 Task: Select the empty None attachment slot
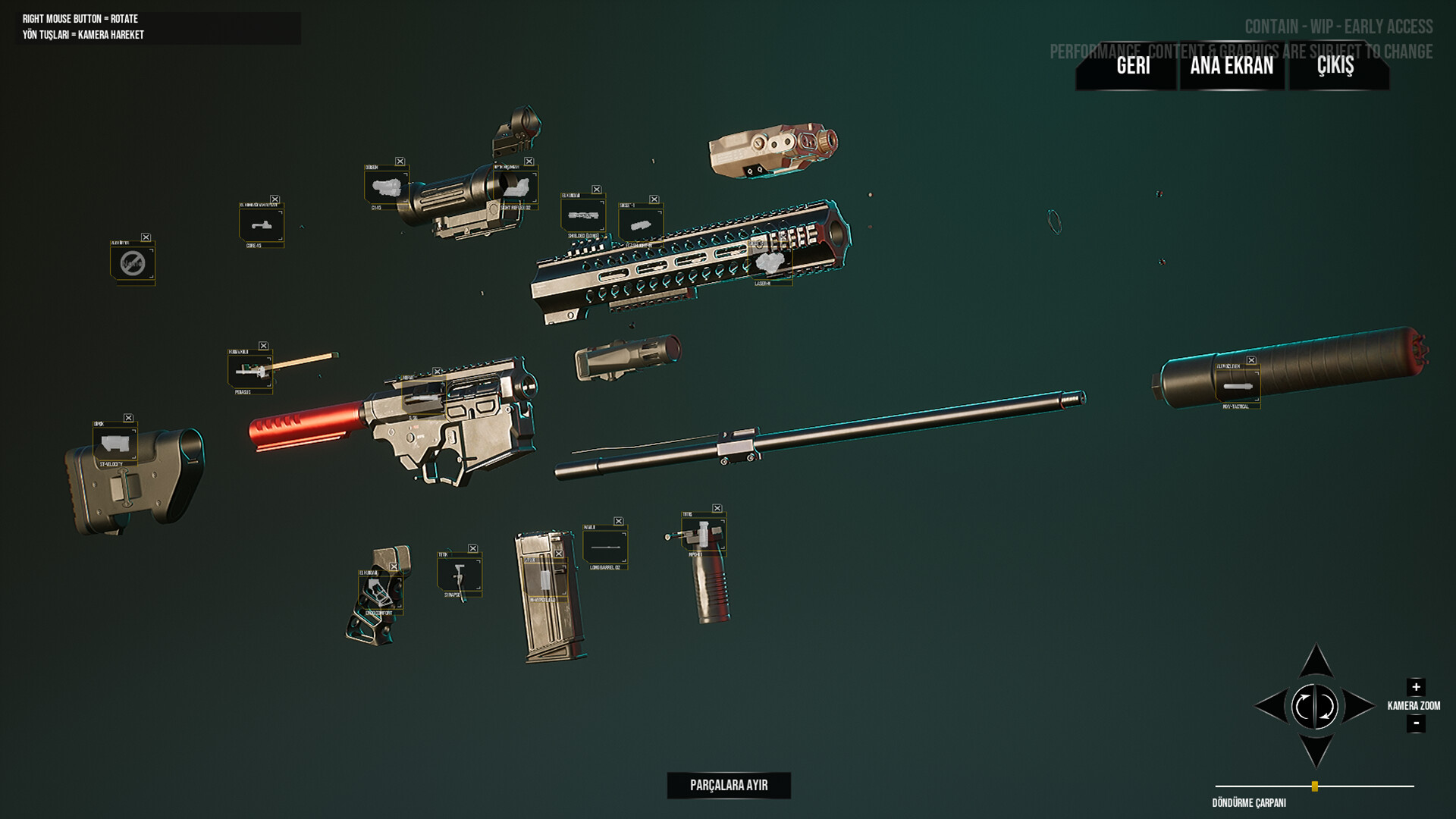pyautogui.click(x=133, y=263)
